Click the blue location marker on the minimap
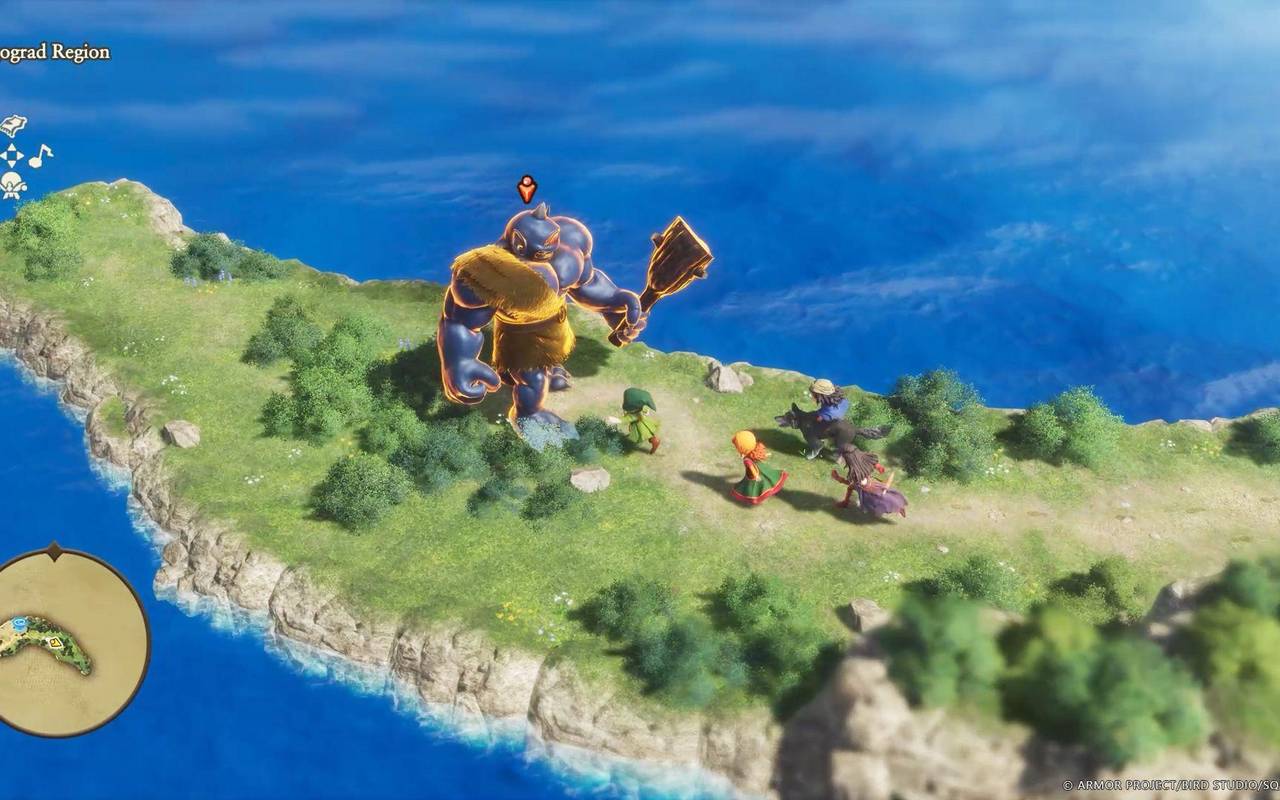This screenshot has height=800, width=1280. pos(20,623)
